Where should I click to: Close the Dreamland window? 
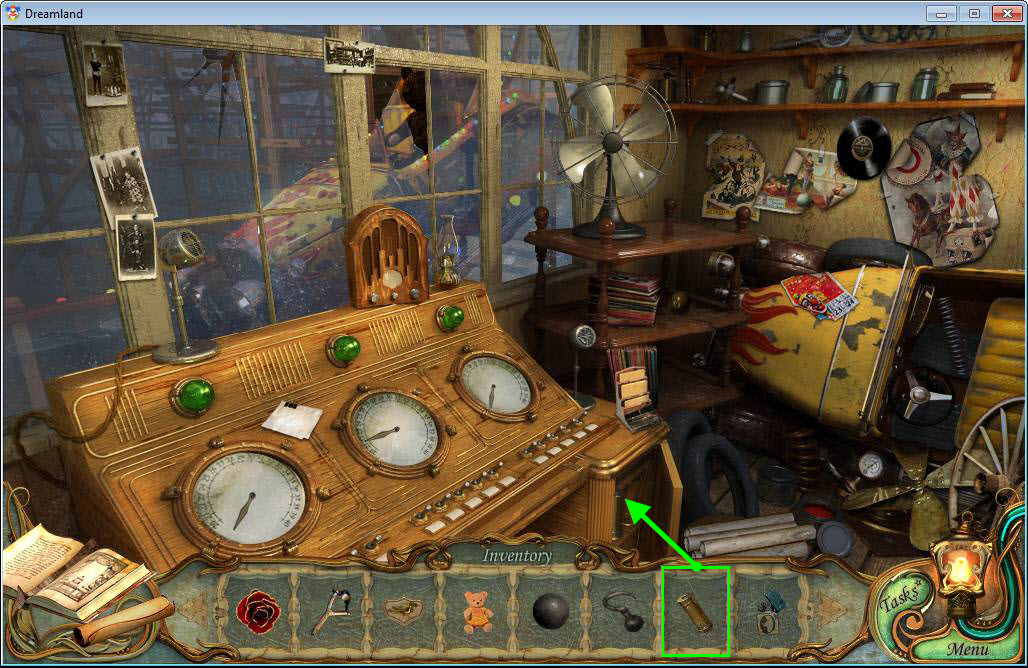[x=1006, y=13]
